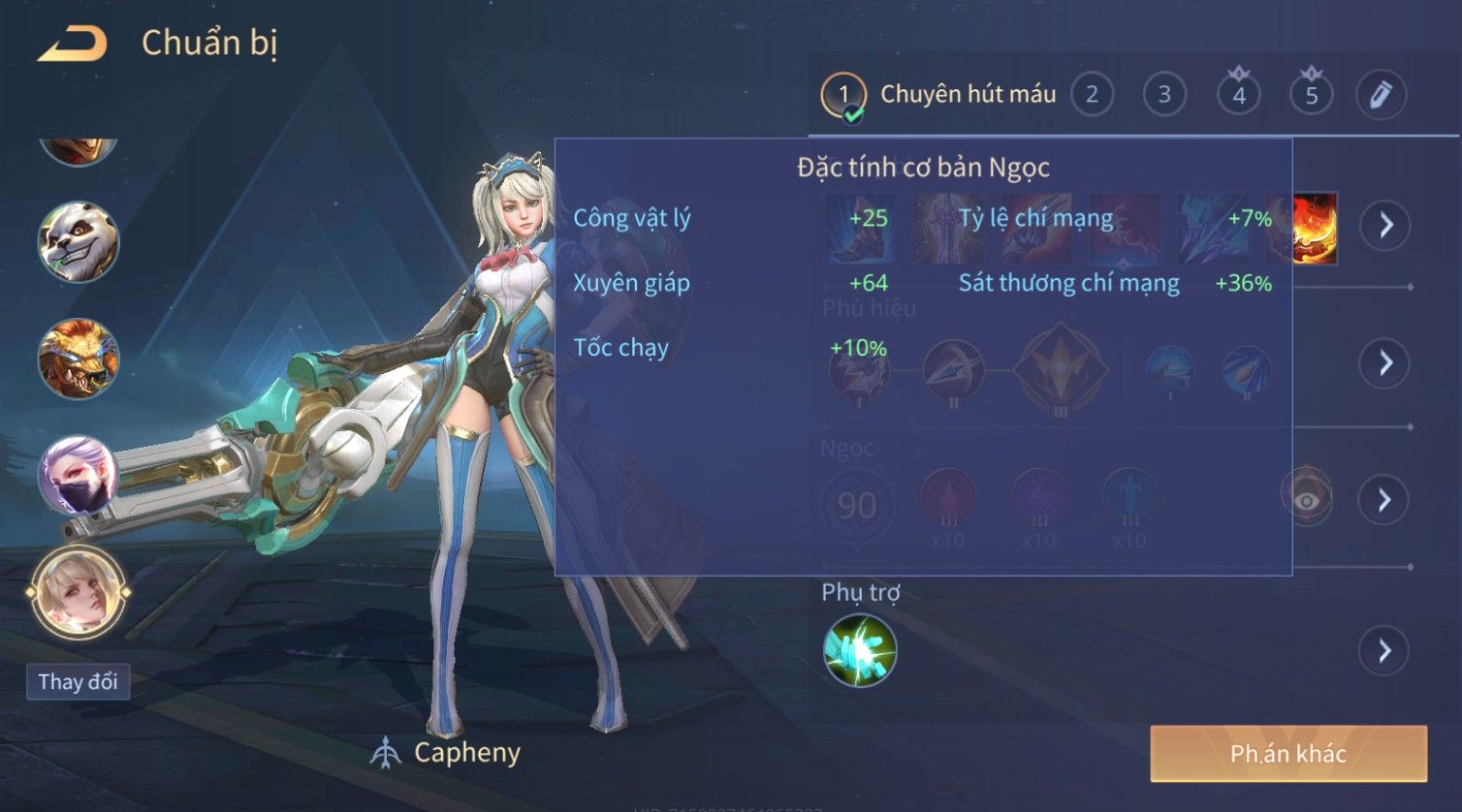Screen dimensions: 1462x812
Task: Select the green Phụ trợ spell icon
Action: (x=860, y=650)
